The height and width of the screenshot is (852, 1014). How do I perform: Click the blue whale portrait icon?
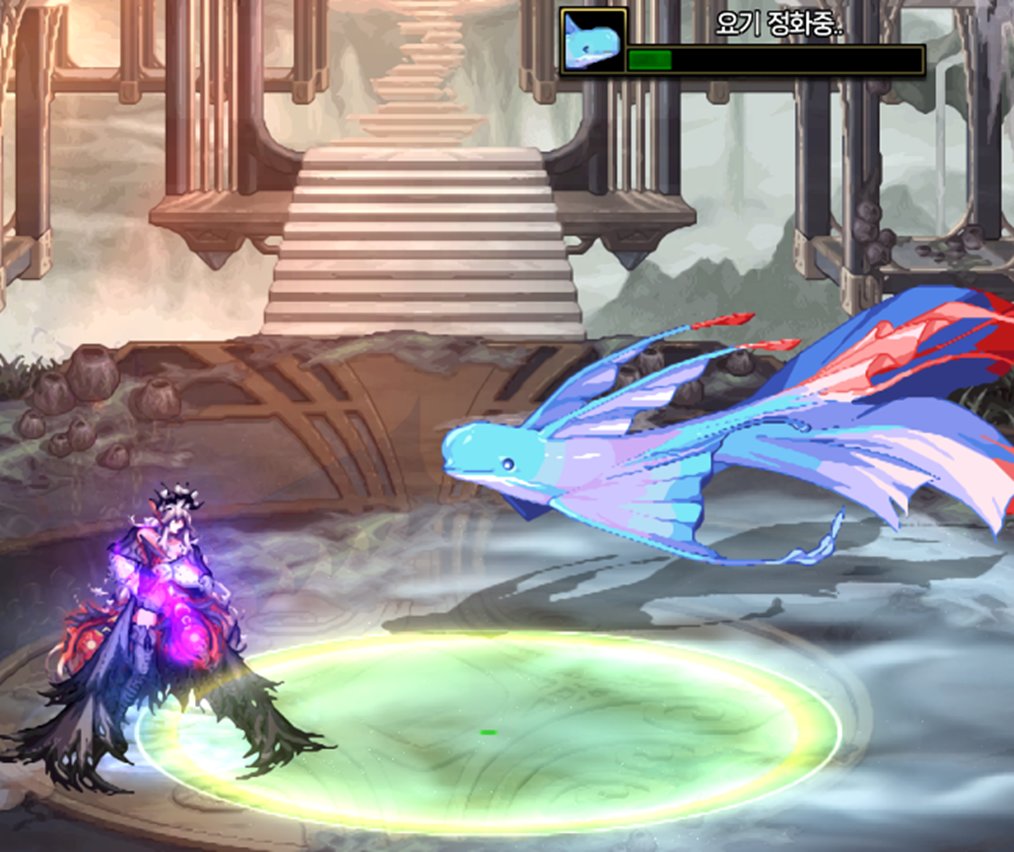593,41
